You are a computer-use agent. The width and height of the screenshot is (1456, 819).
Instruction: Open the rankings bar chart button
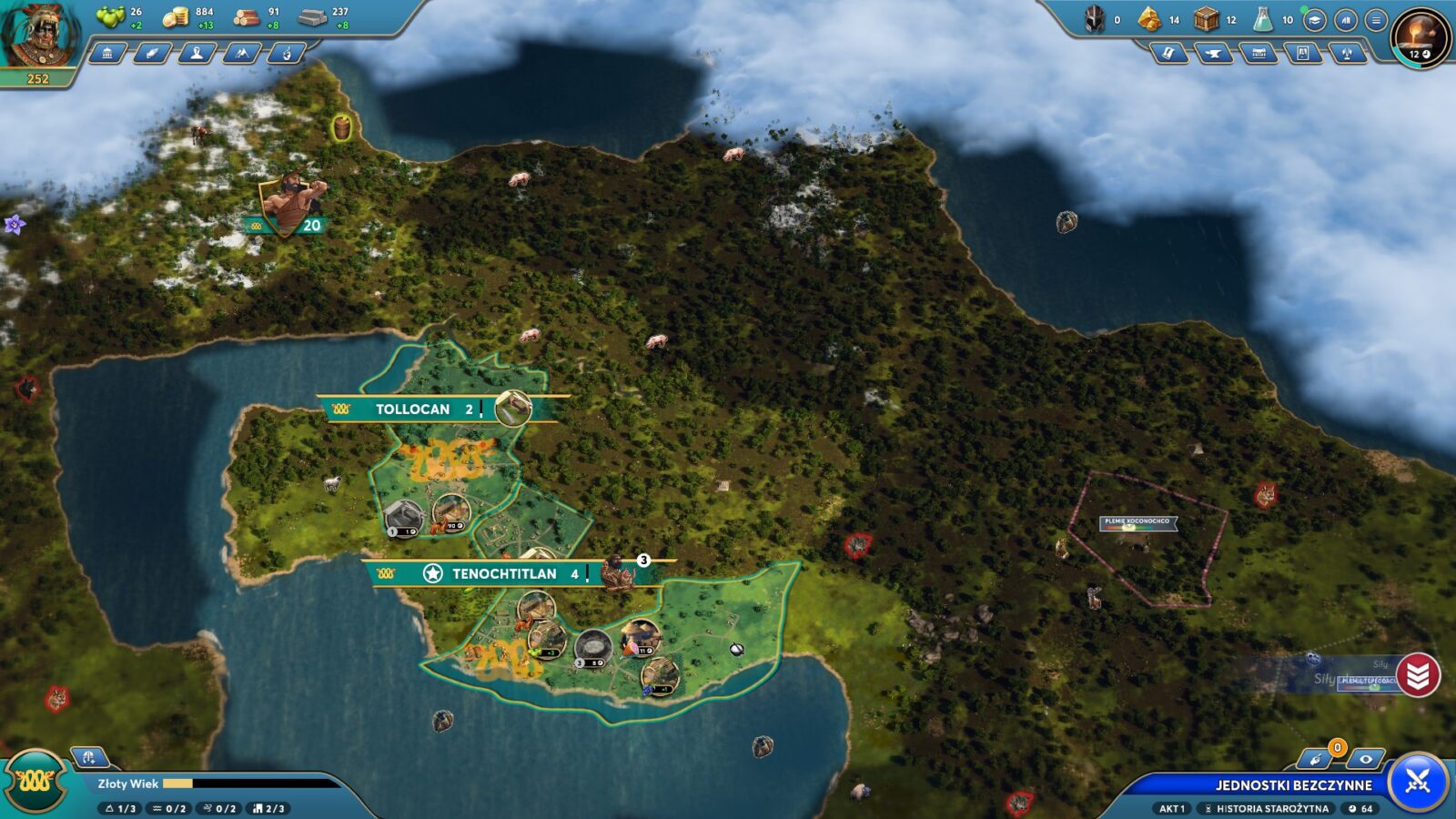[1345, 20]
